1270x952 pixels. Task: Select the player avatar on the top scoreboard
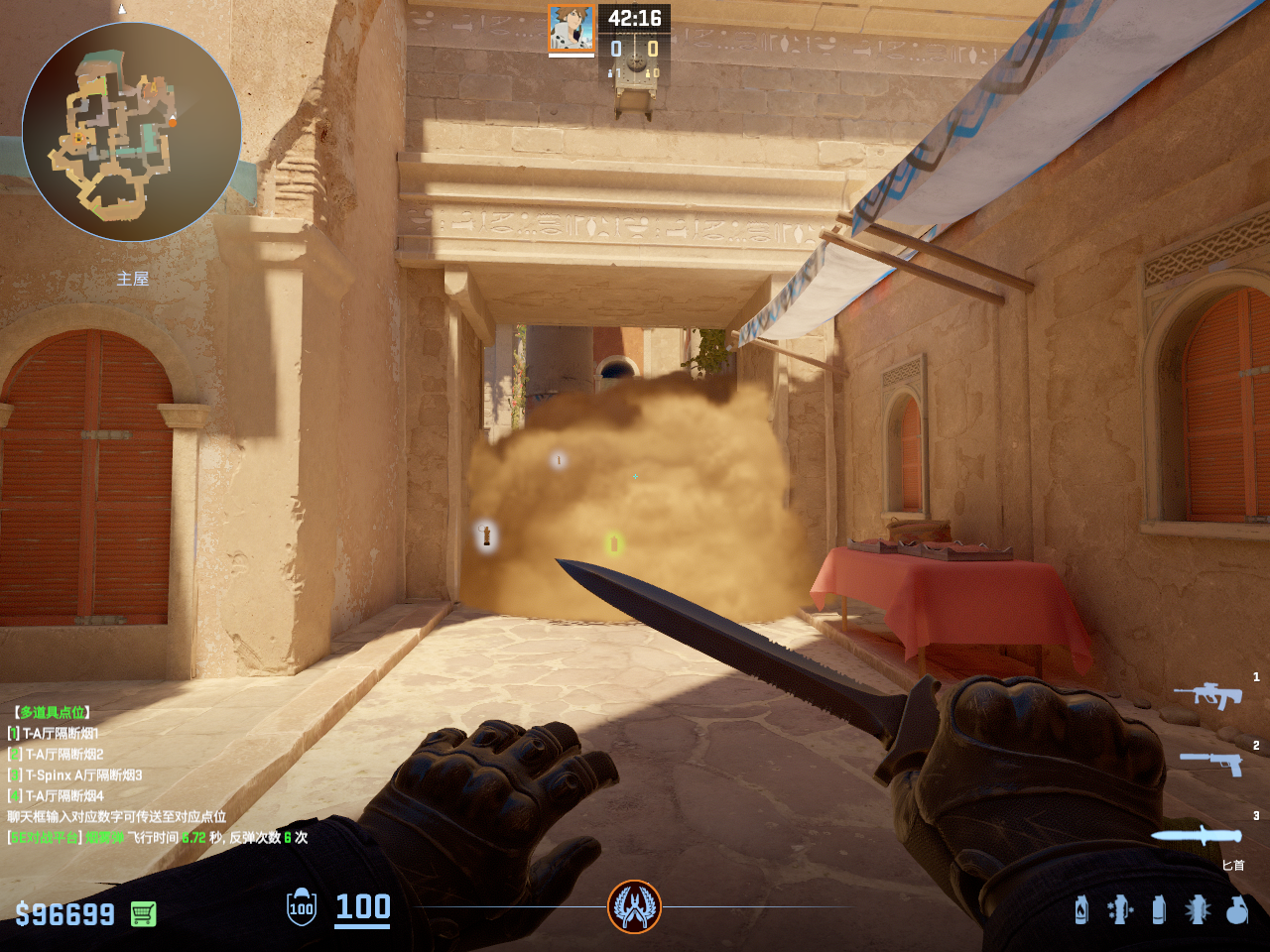[x=571, y=28]
